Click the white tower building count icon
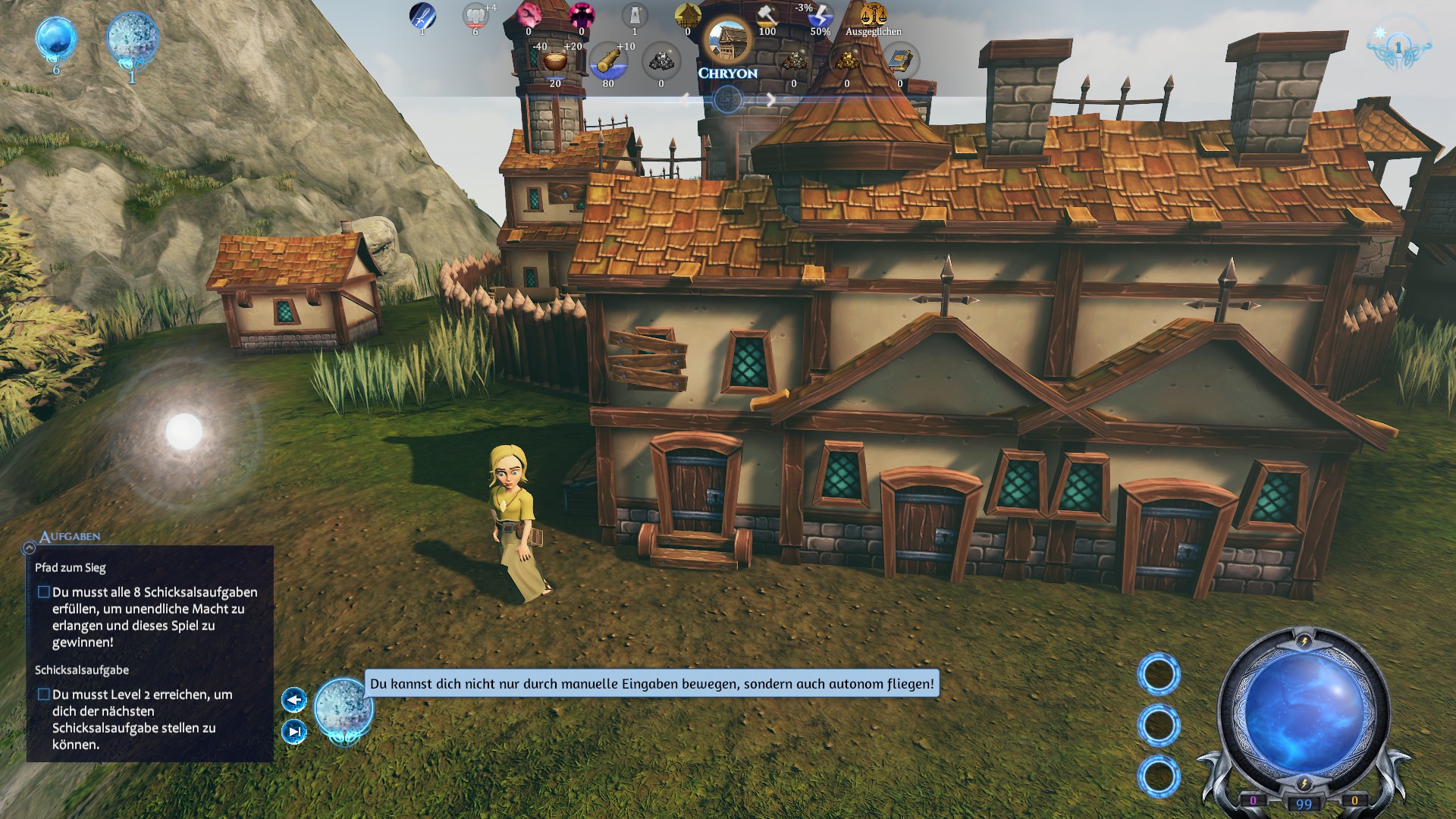 tap(635, 15)
